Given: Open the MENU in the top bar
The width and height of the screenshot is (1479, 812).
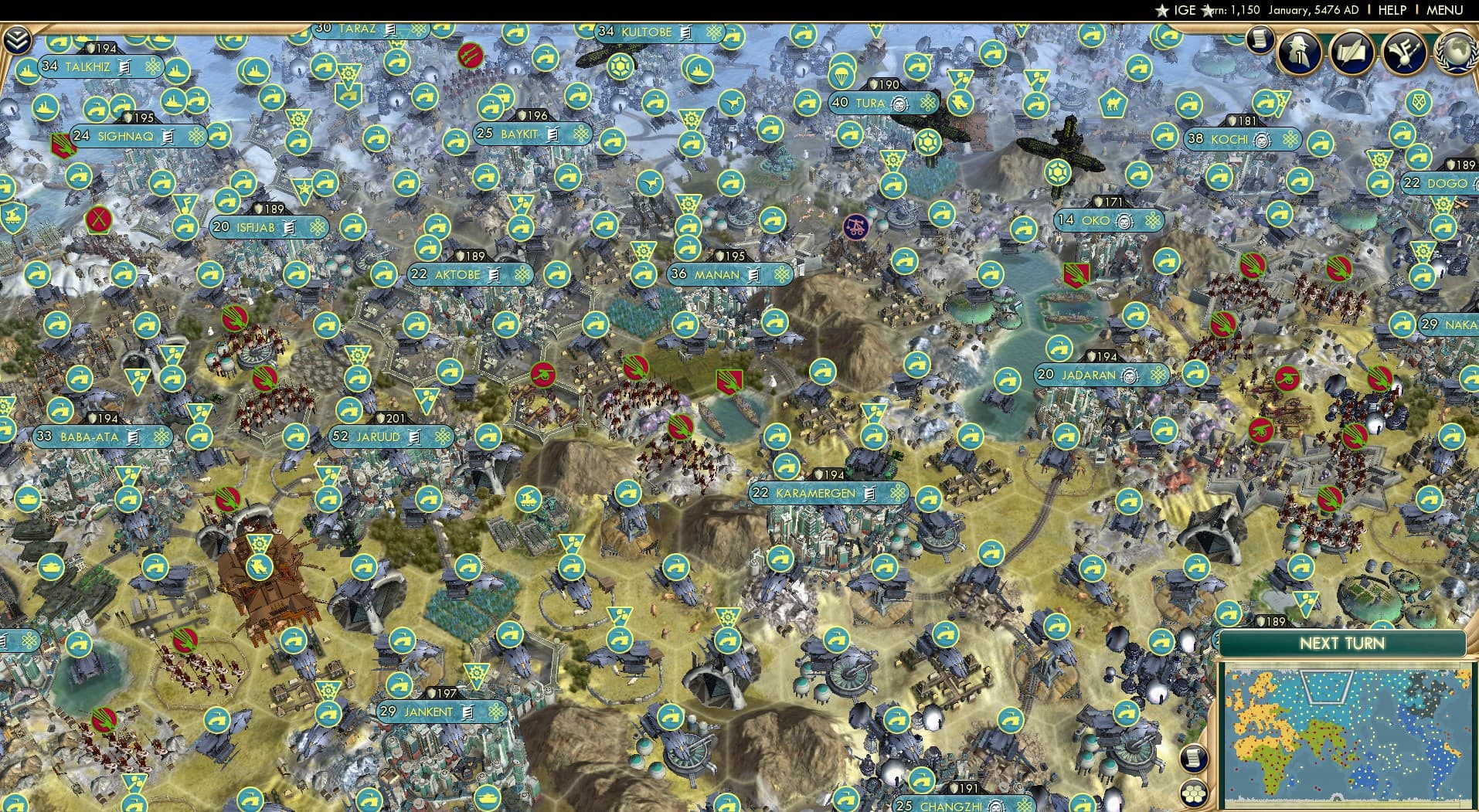Looking at the screenshot, I should coord(1447,10).
